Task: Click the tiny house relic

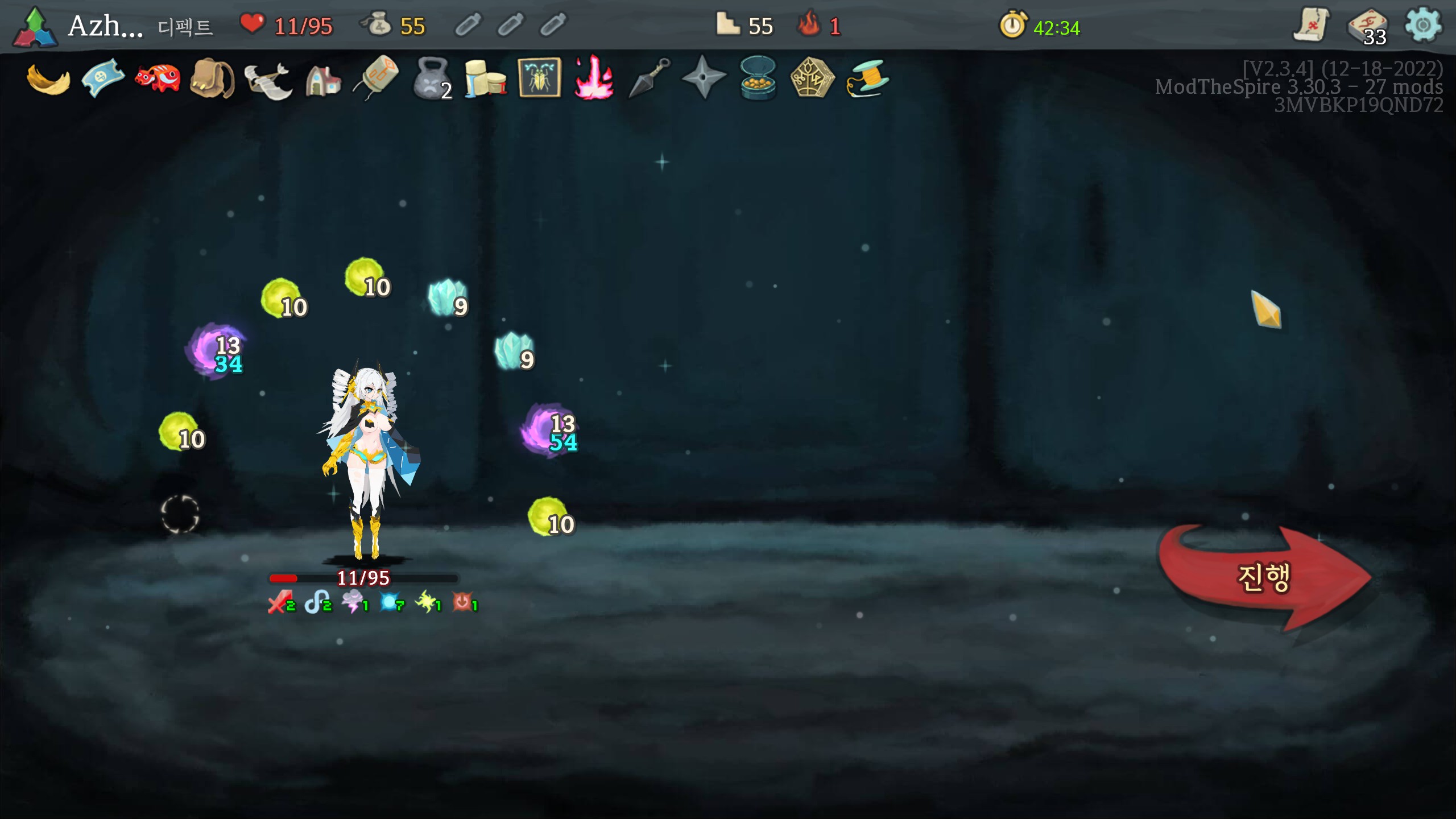Action: [x=322, y=80]
